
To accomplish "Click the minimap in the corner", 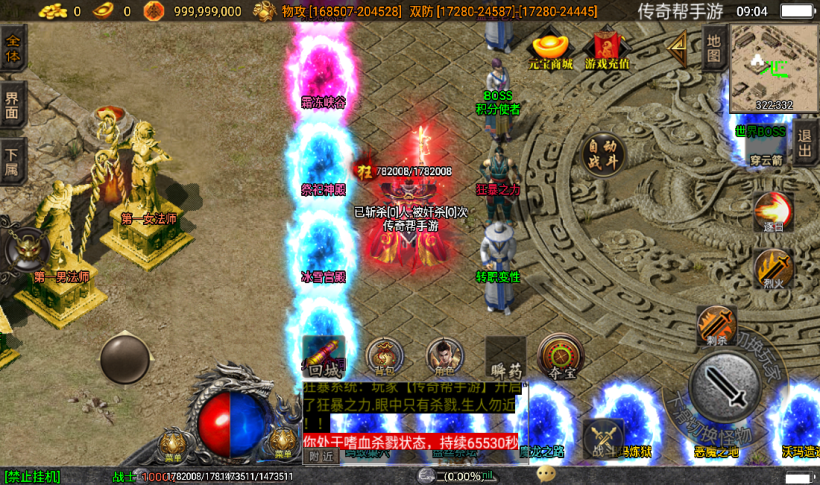I will click(x=760, y=67).
